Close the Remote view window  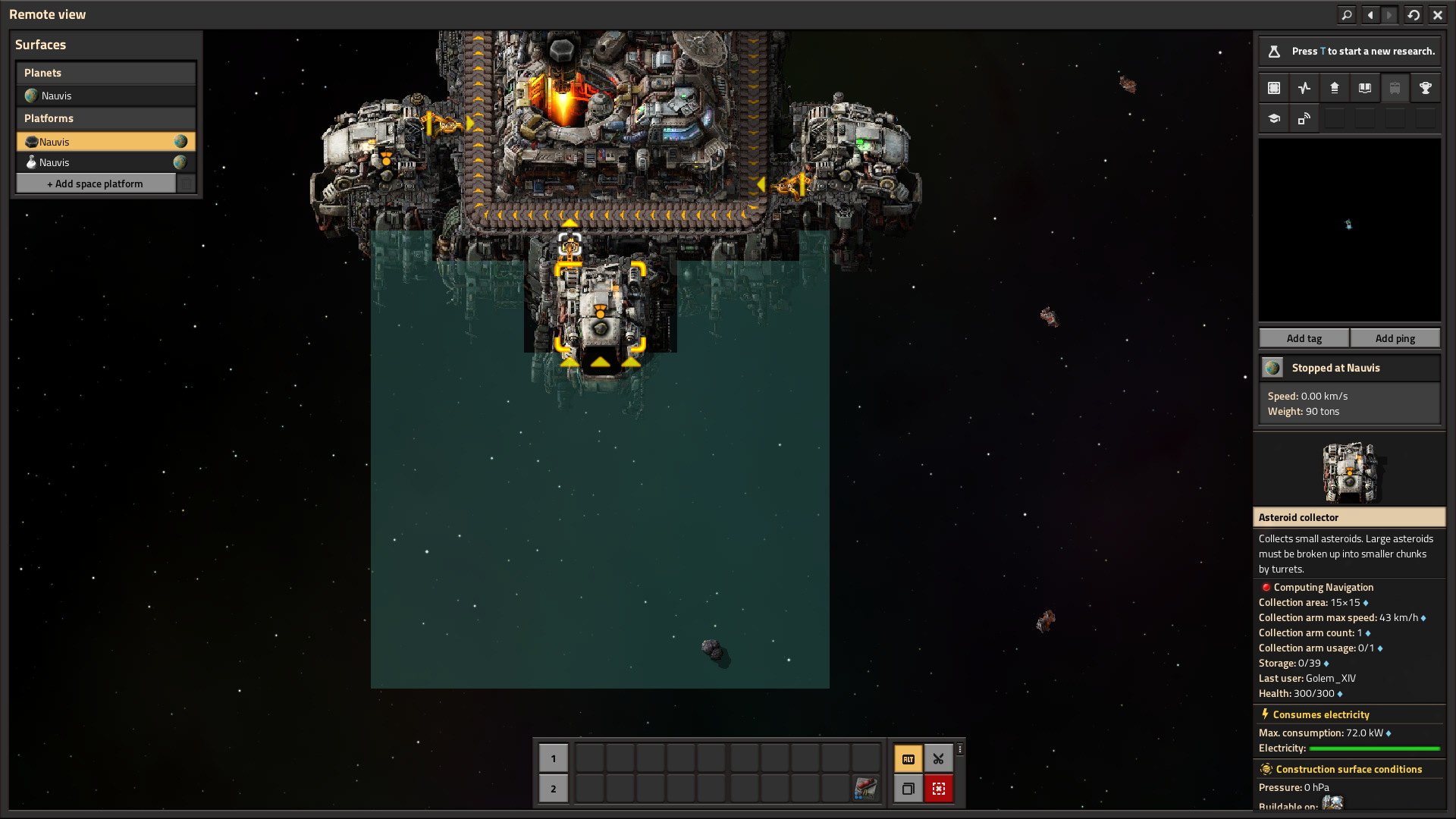[x=1437, y=14]
